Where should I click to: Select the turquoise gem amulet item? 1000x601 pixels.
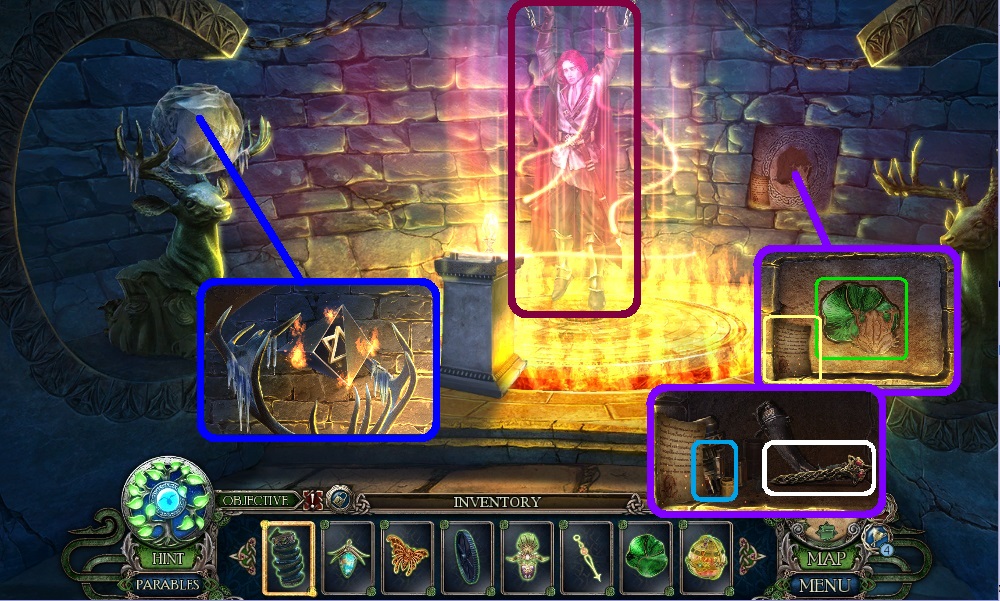(x=348, y=555)
